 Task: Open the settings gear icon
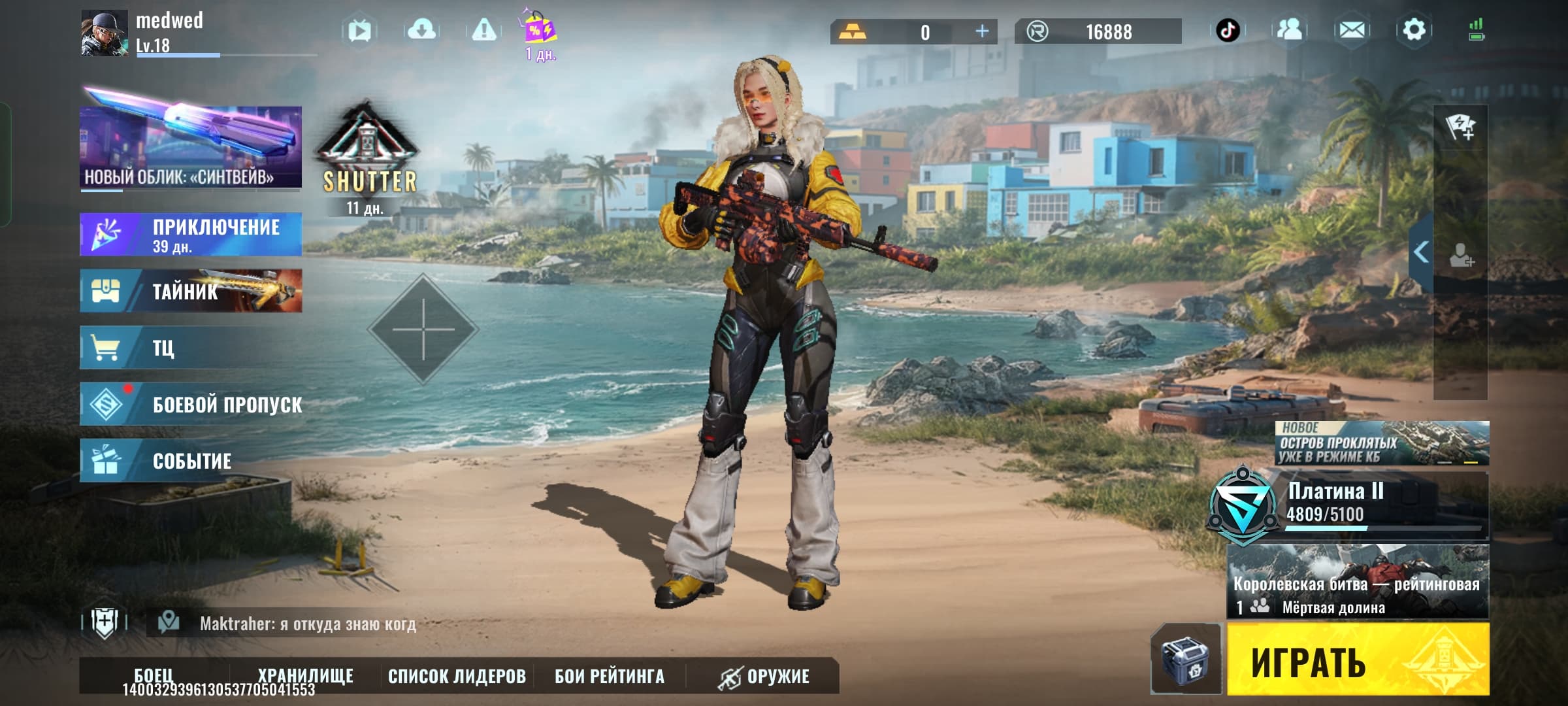(x=1414, y=30)
